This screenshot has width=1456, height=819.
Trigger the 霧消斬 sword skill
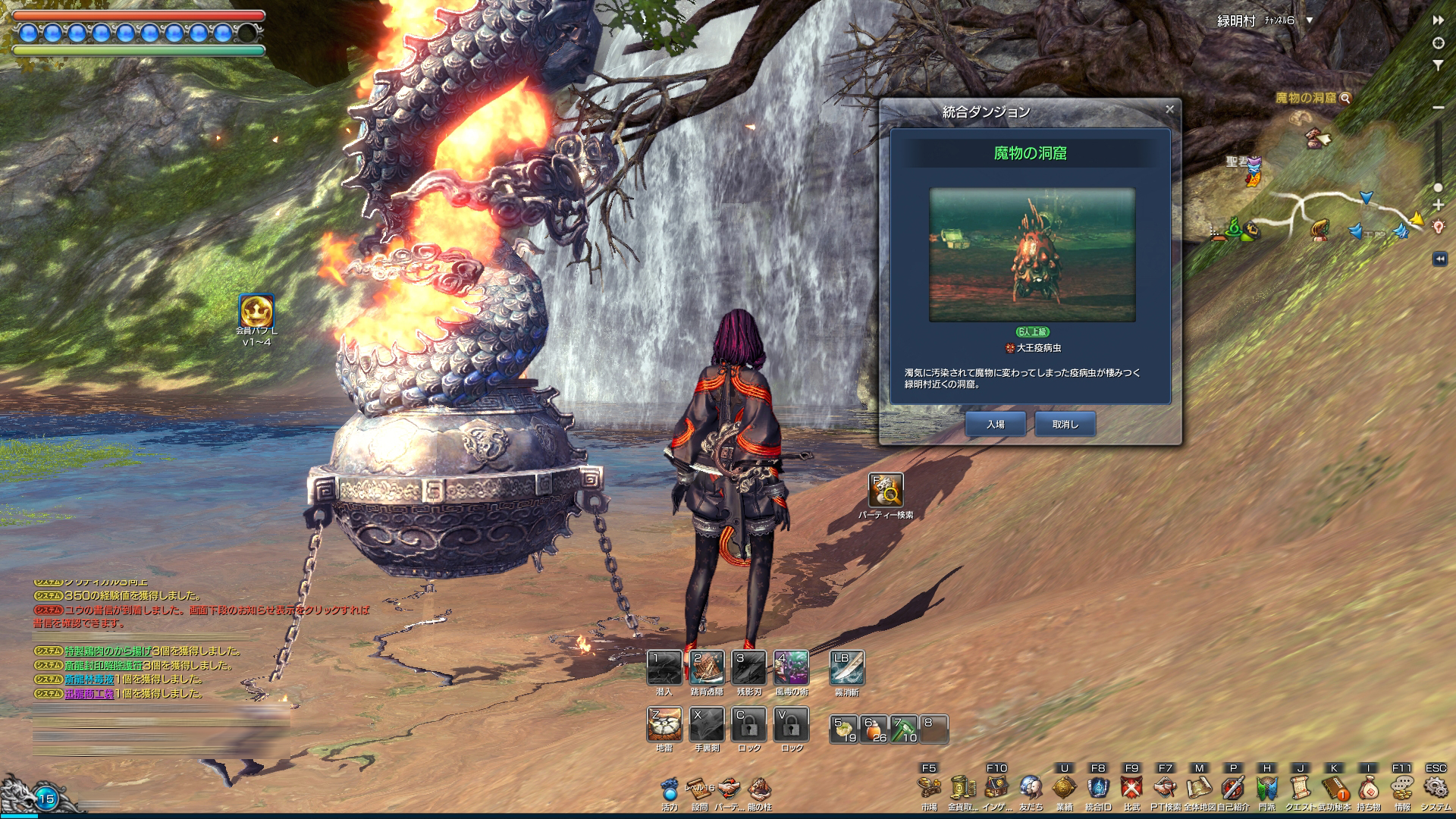846,668
